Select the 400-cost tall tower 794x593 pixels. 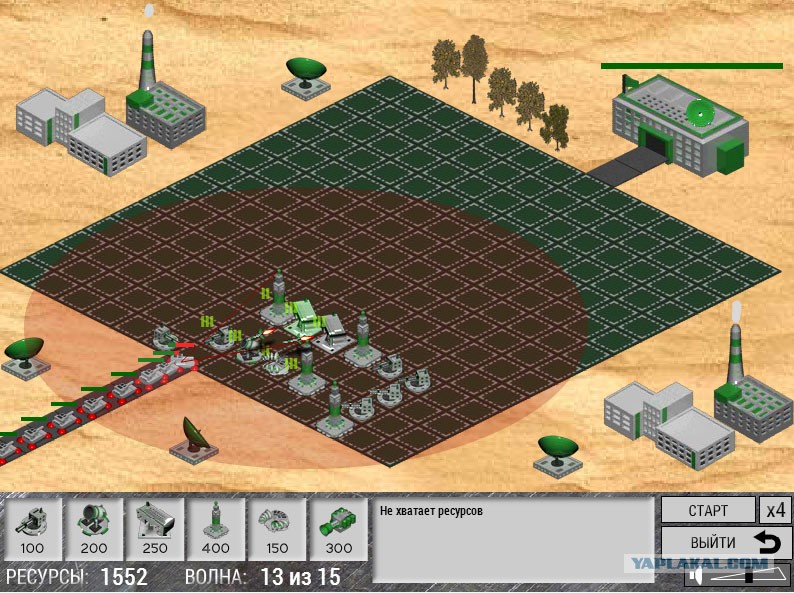(x=214, y=529)
